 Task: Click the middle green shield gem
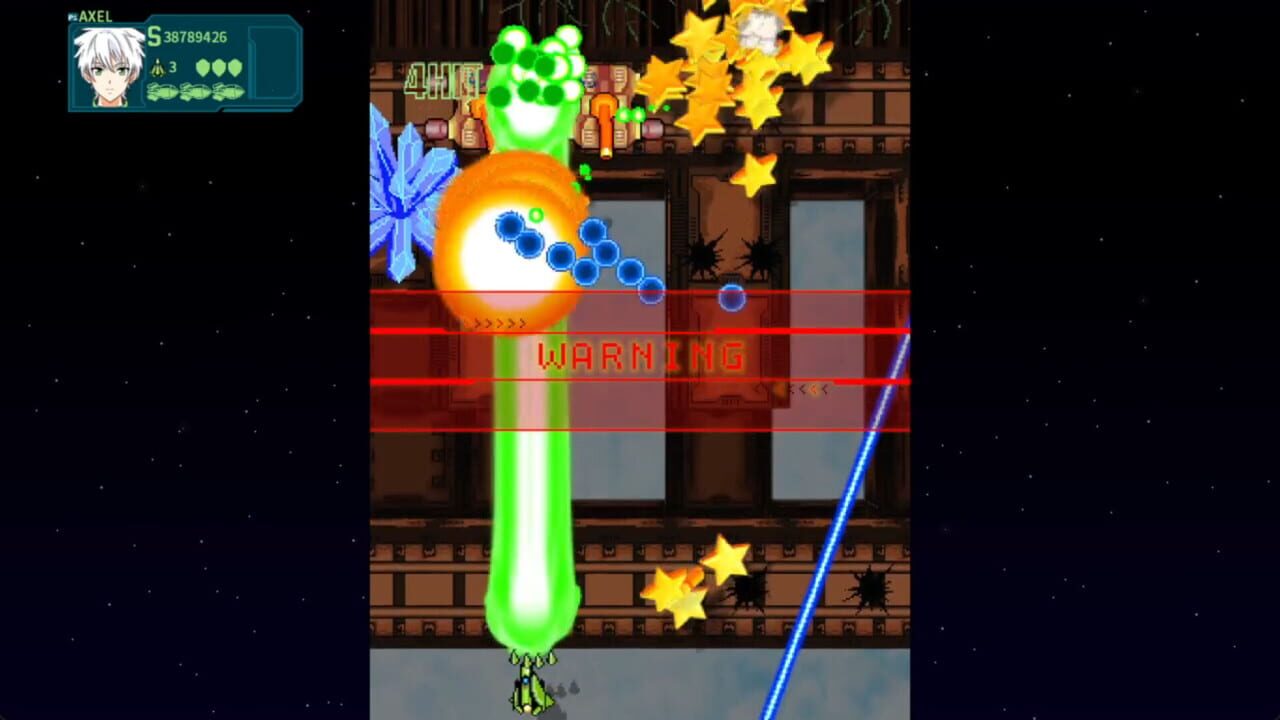pos(218,67)
